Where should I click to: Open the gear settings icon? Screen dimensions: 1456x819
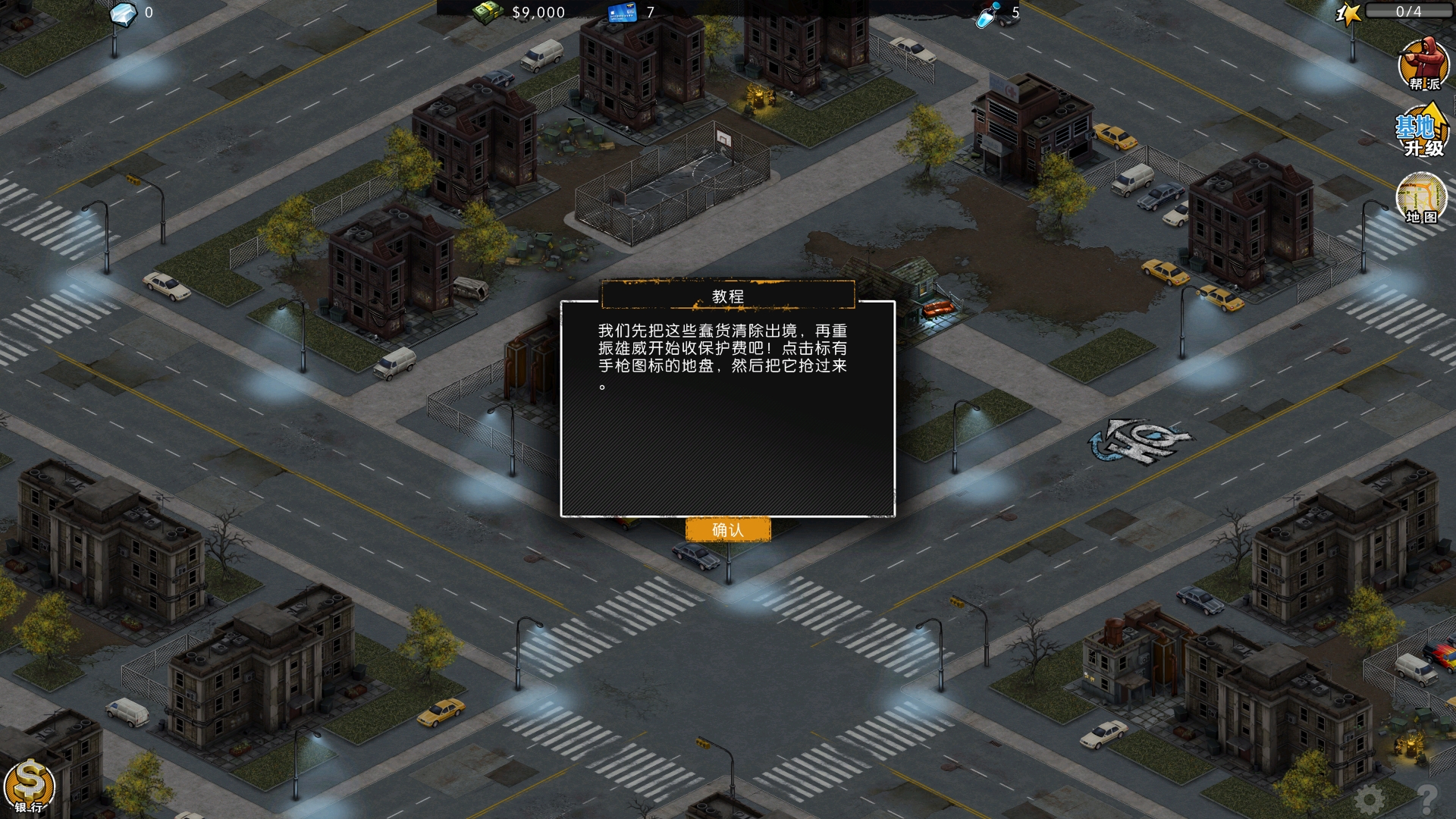tap(1370, 799)
